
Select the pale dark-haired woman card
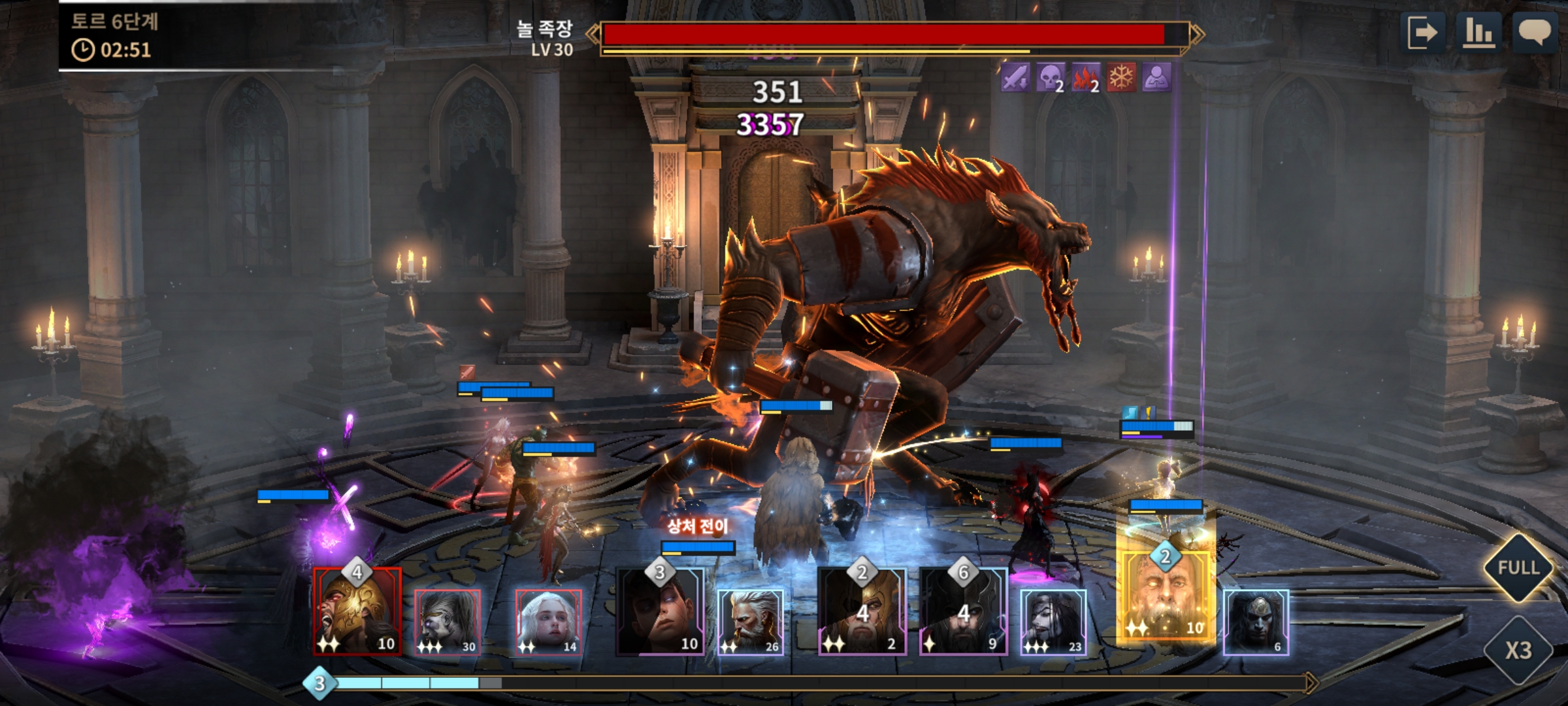pyautogui.click(x=1053, y=621)
